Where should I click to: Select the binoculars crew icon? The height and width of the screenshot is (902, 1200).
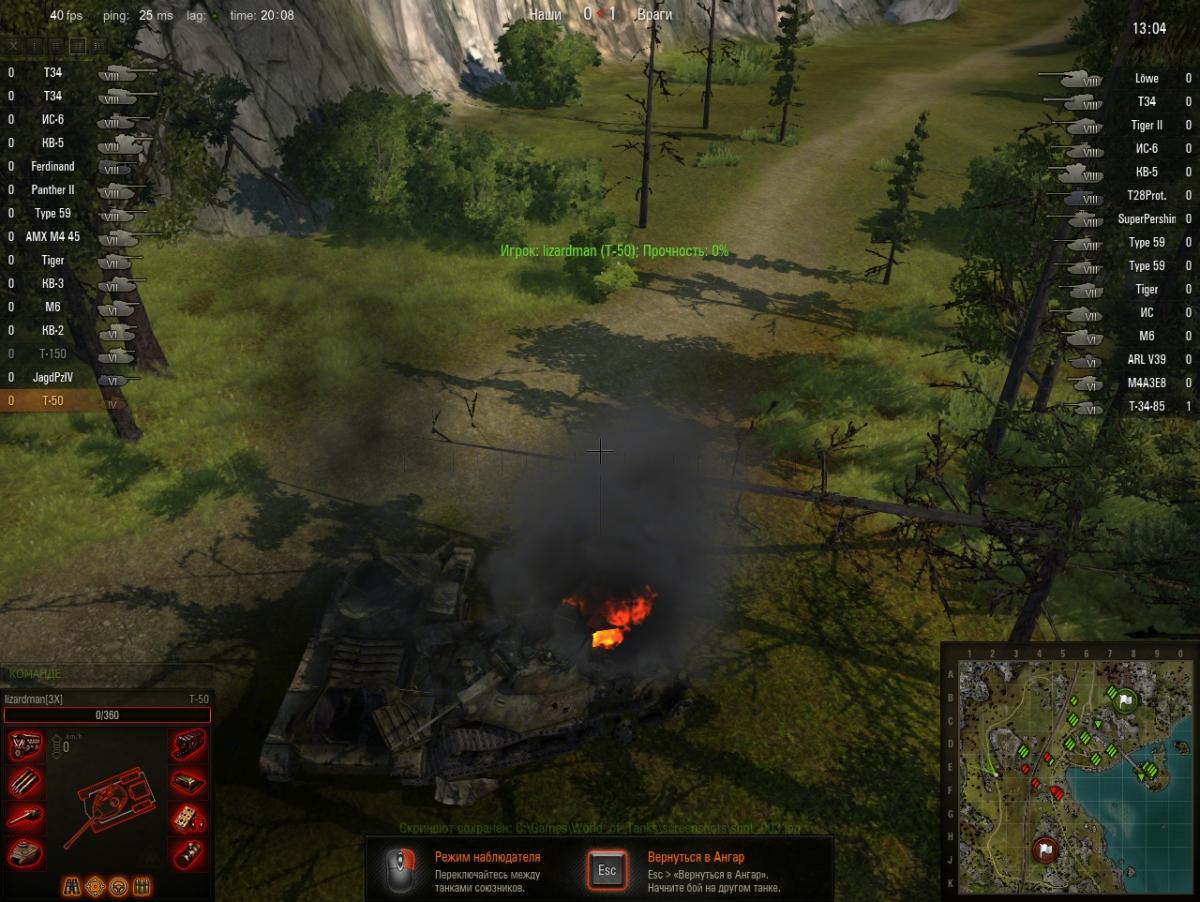(74, 886)
